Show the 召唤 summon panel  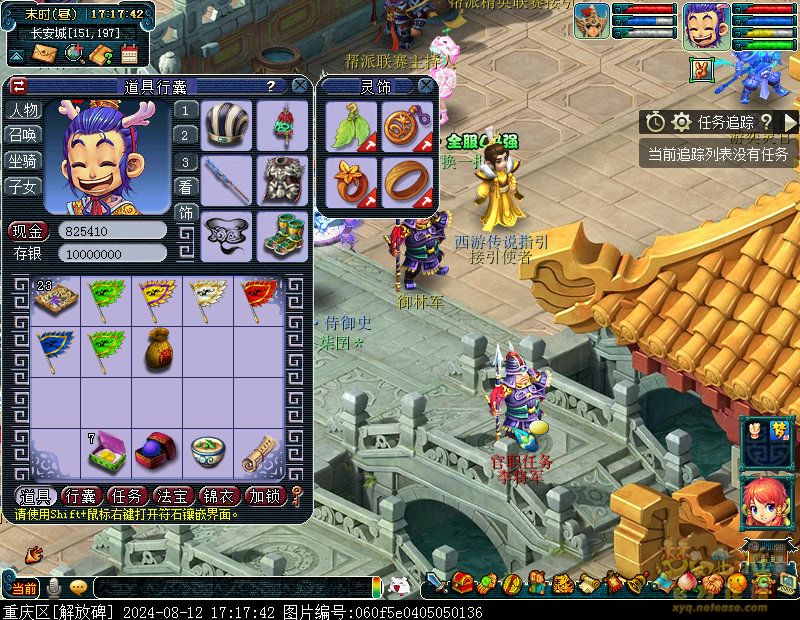pos(24,135)
